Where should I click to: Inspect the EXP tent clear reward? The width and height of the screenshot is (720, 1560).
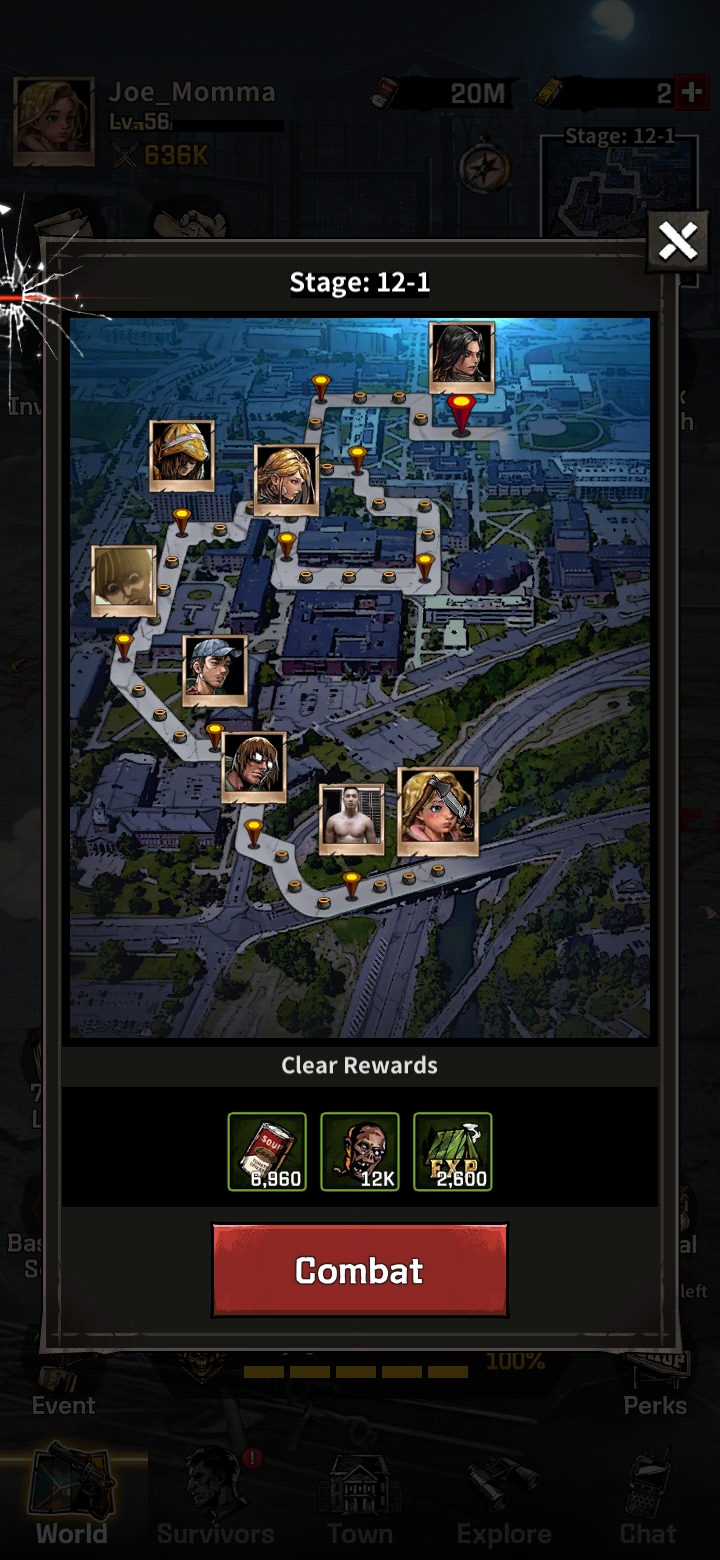click(x=452, y=1151)
